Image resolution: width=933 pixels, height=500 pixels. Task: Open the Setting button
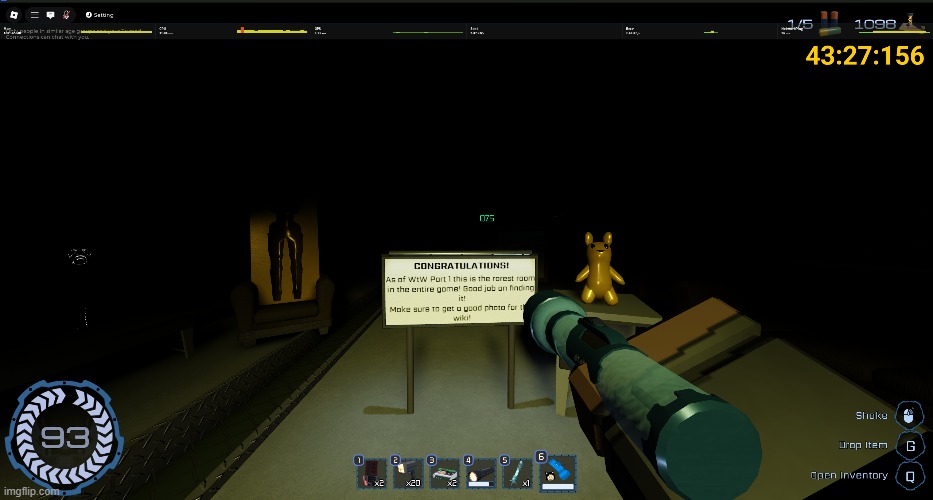pos(99,15)
